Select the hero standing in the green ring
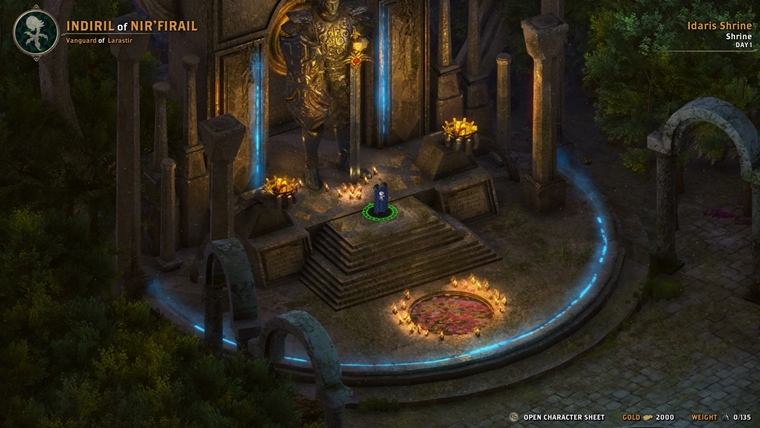This screenshot has height=428, width=760. coord(380,198)
